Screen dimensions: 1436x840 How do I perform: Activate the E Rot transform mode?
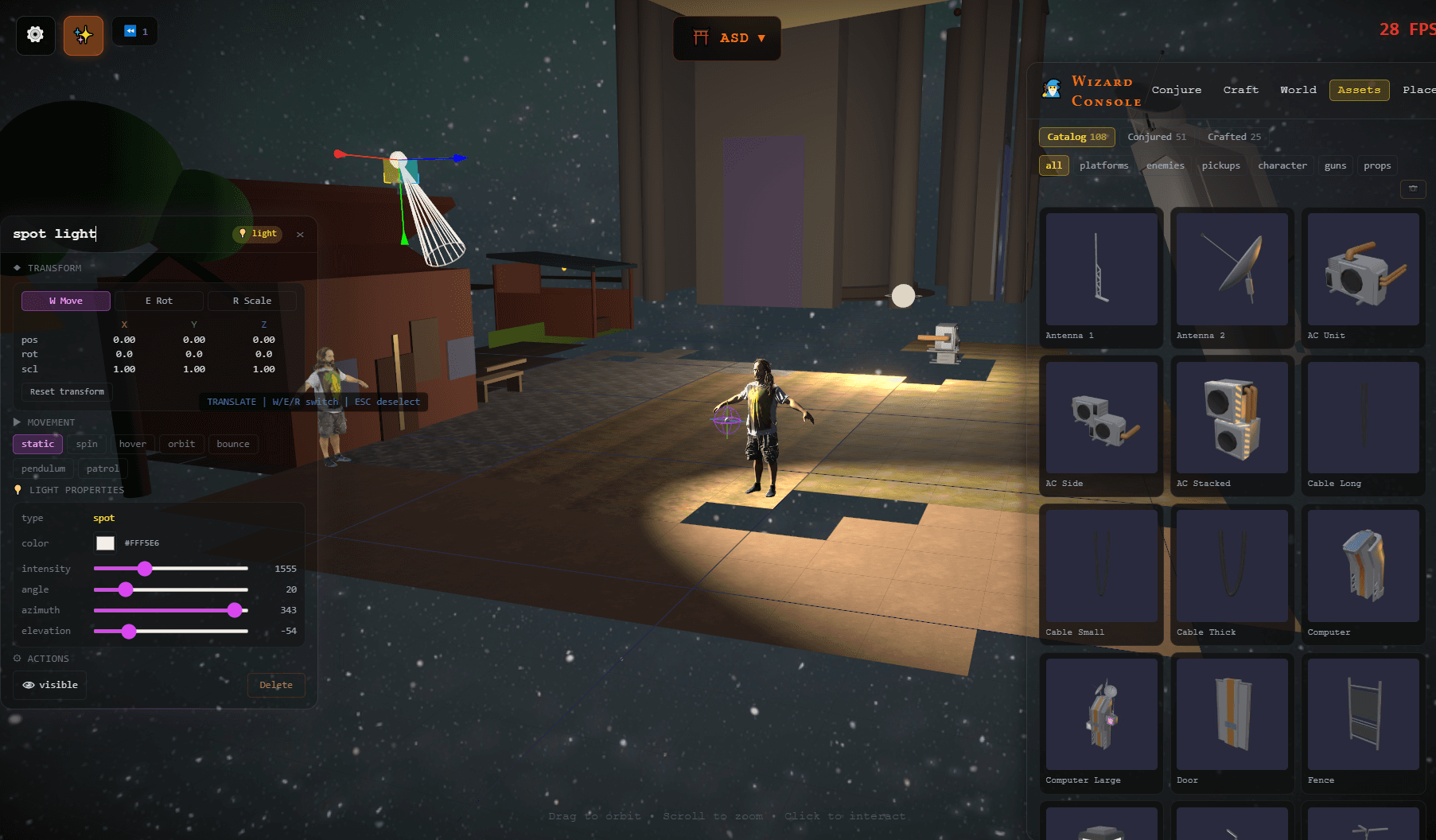coord(159,301)
